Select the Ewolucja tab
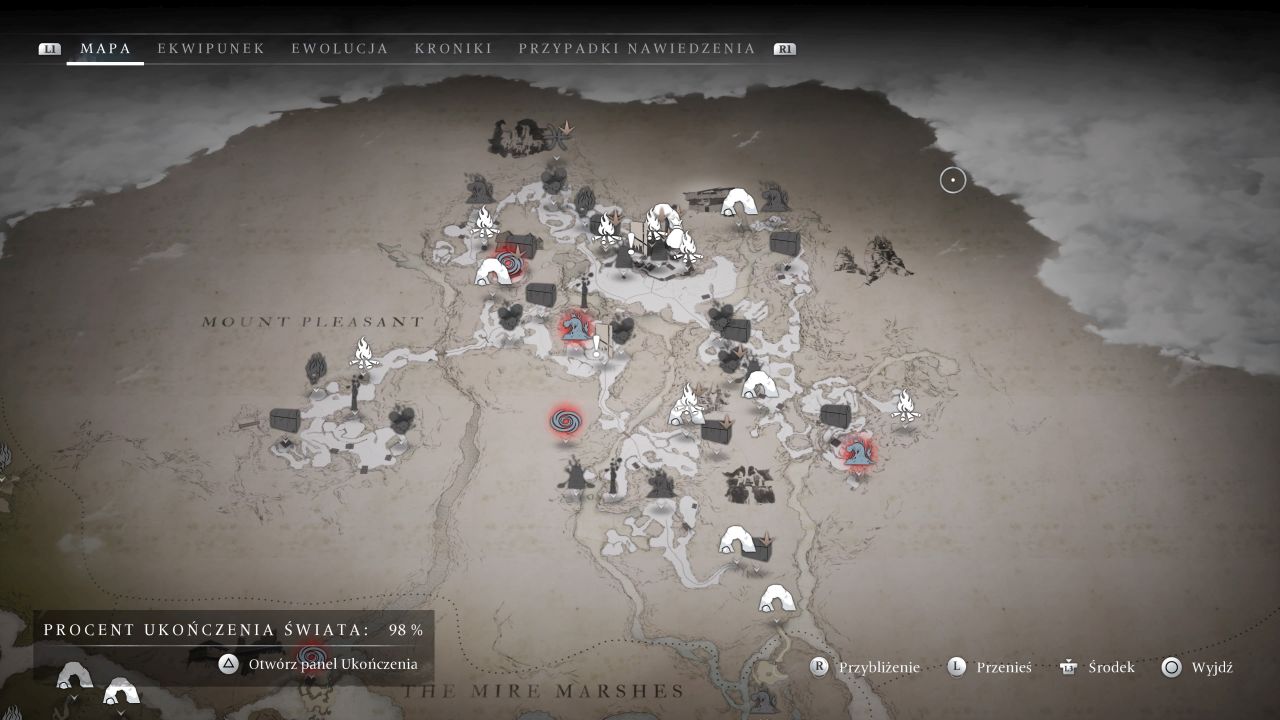The image size is (1280, 720). coord(340,48)
